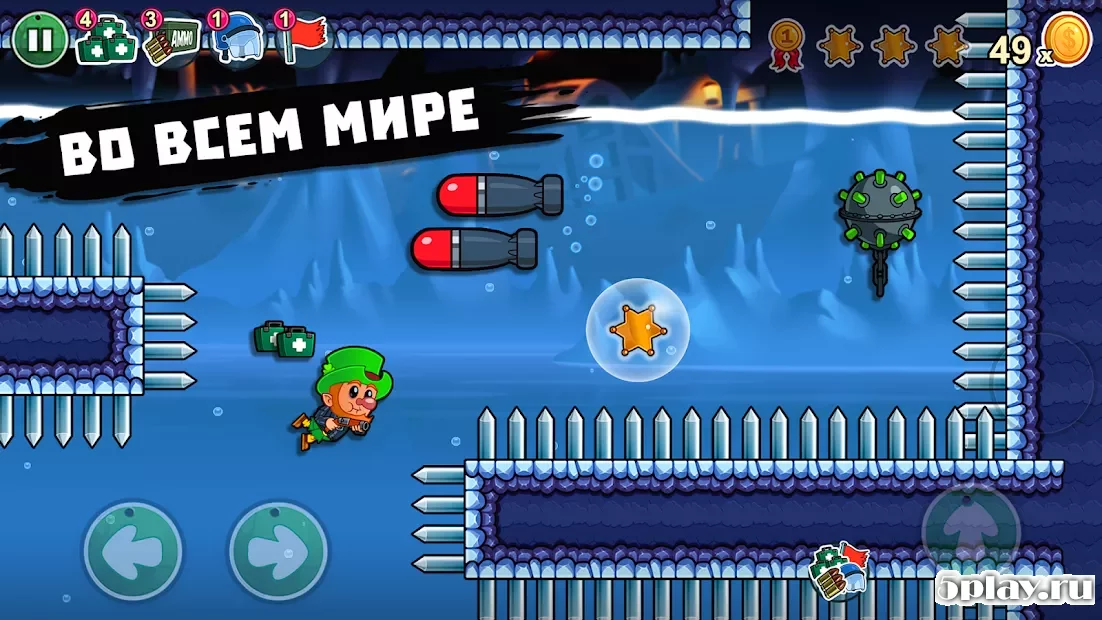Pause the game with the green button

point(40,41)
